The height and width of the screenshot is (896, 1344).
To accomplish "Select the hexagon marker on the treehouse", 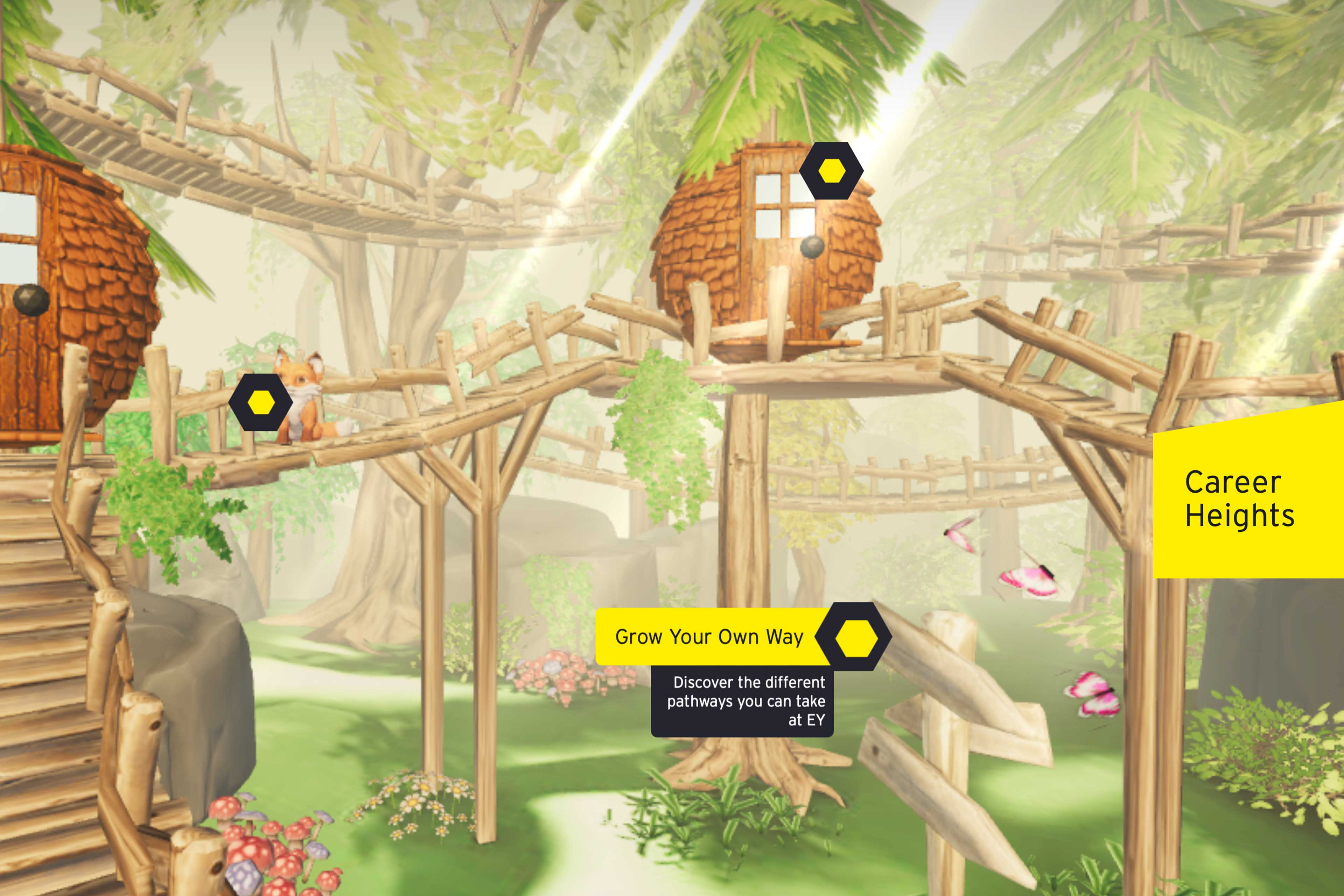I will (x=832, y=171).
